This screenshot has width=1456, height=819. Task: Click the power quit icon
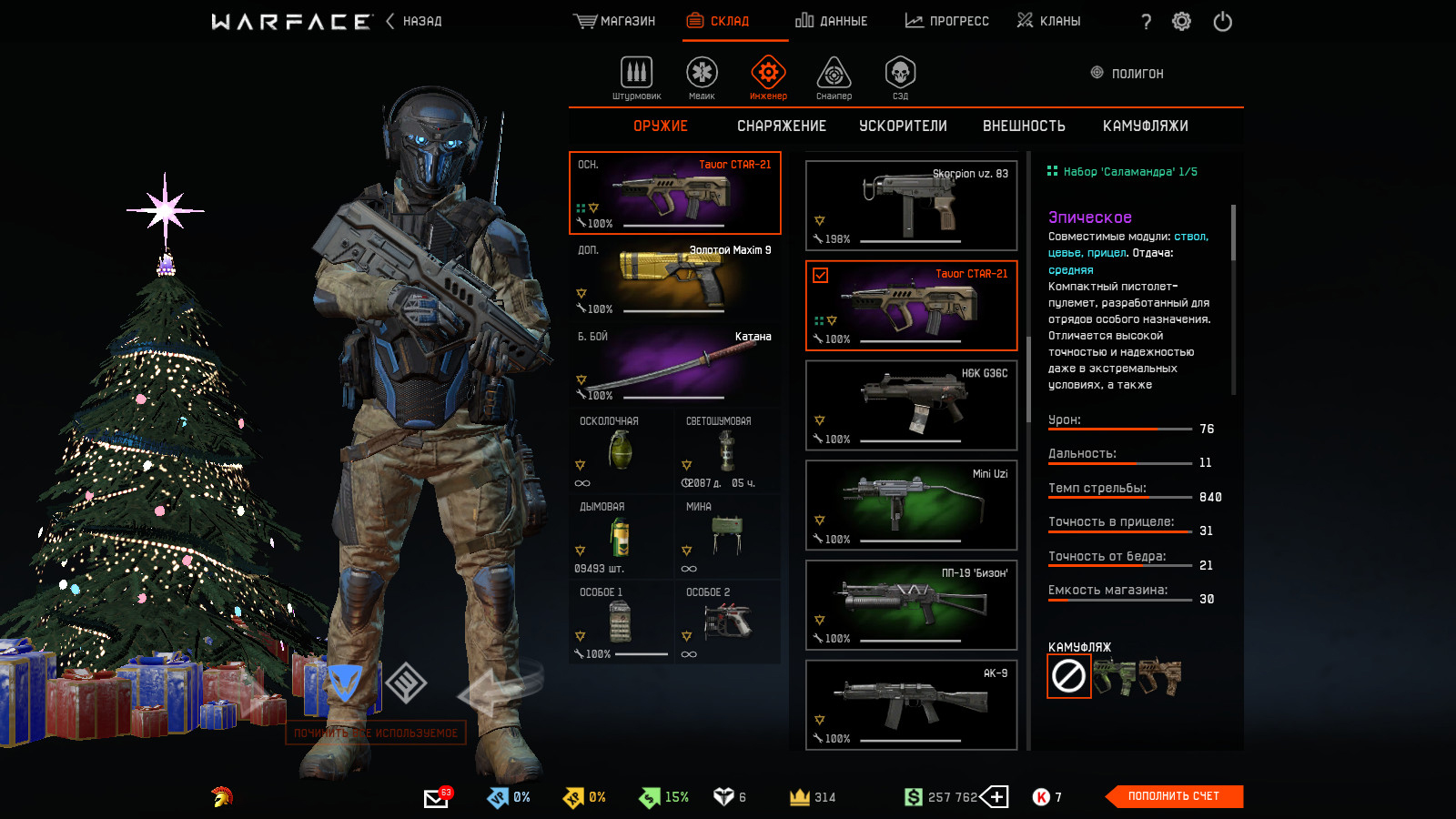[1222, 22]
